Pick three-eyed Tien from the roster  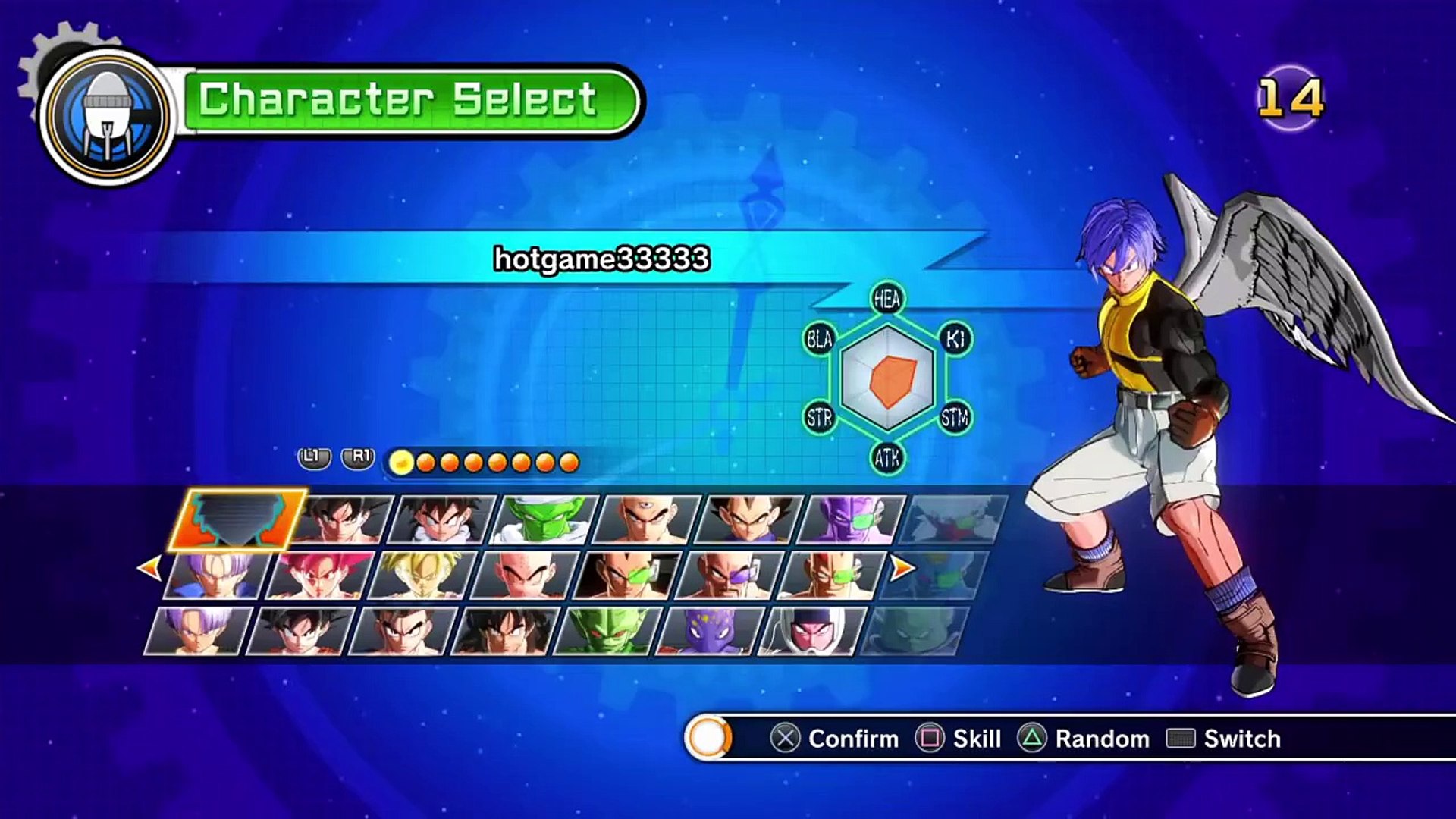point(646,520)
